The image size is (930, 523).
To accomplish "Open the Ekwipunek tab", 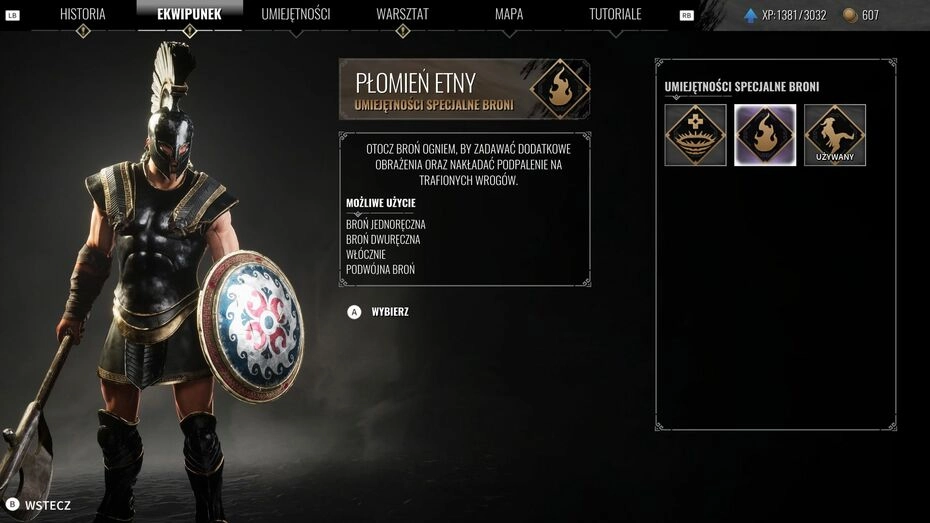I will [x=189, y=14].
